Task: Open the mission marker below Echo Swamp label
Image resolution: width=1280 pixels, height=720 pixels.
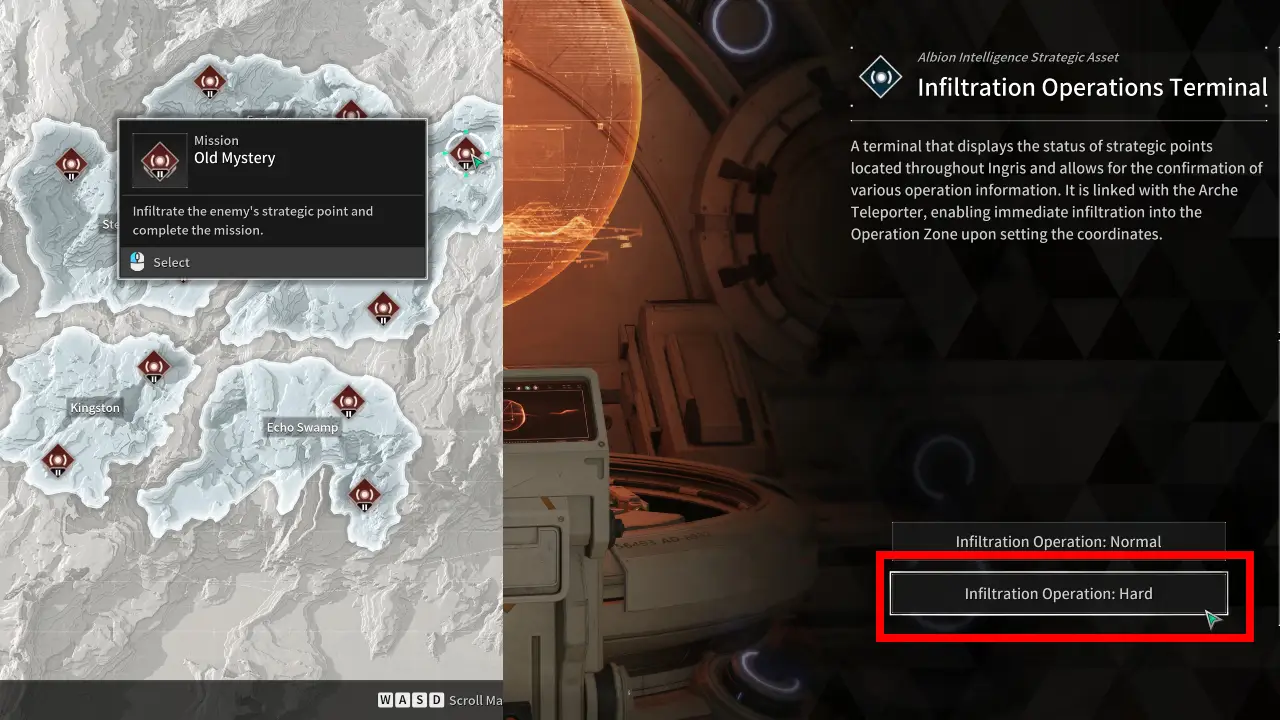Action: point(364,494)
